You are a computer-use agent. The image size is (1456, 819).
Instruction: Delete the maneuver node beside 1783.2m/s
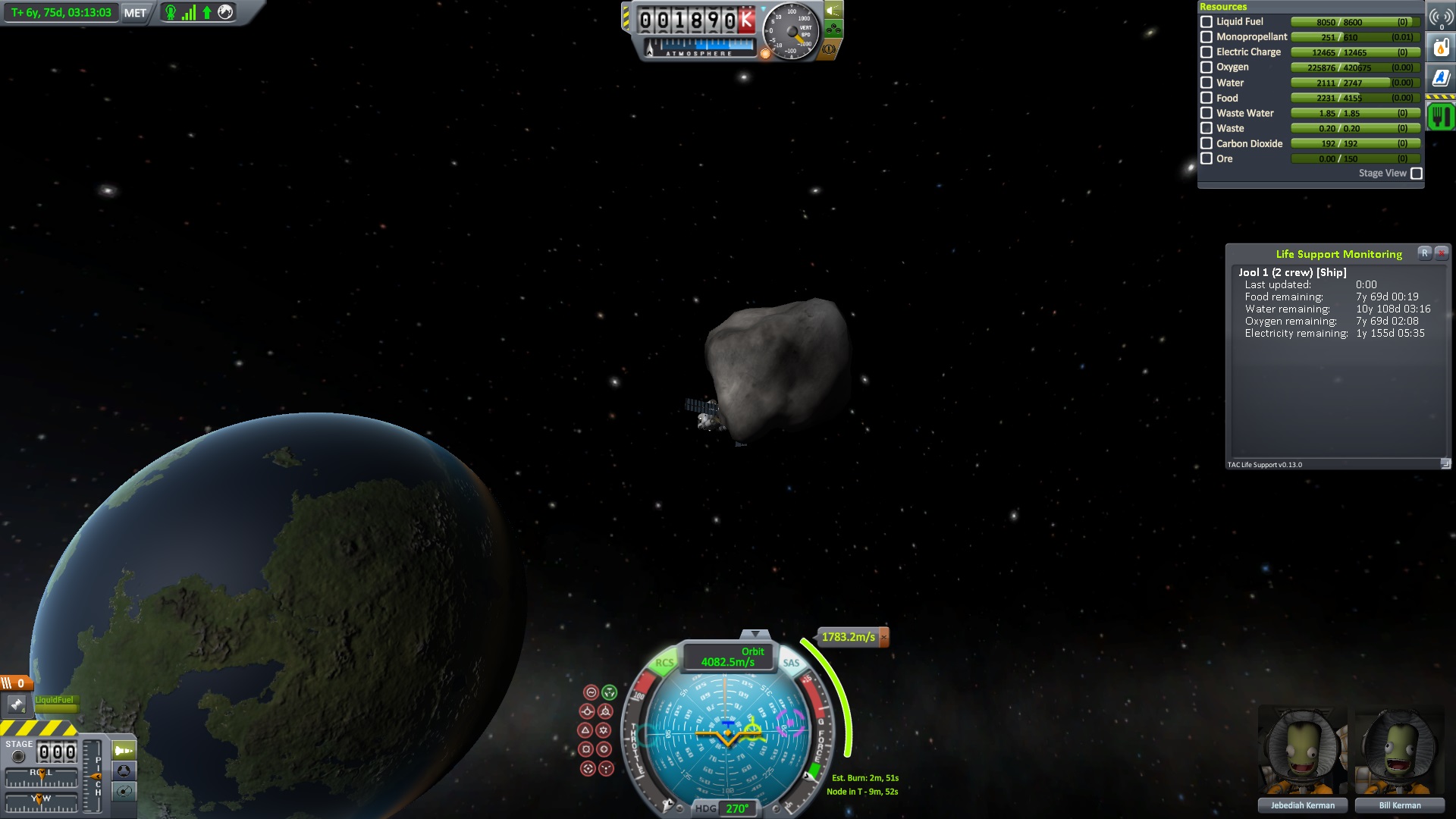[x=883, y=637]
